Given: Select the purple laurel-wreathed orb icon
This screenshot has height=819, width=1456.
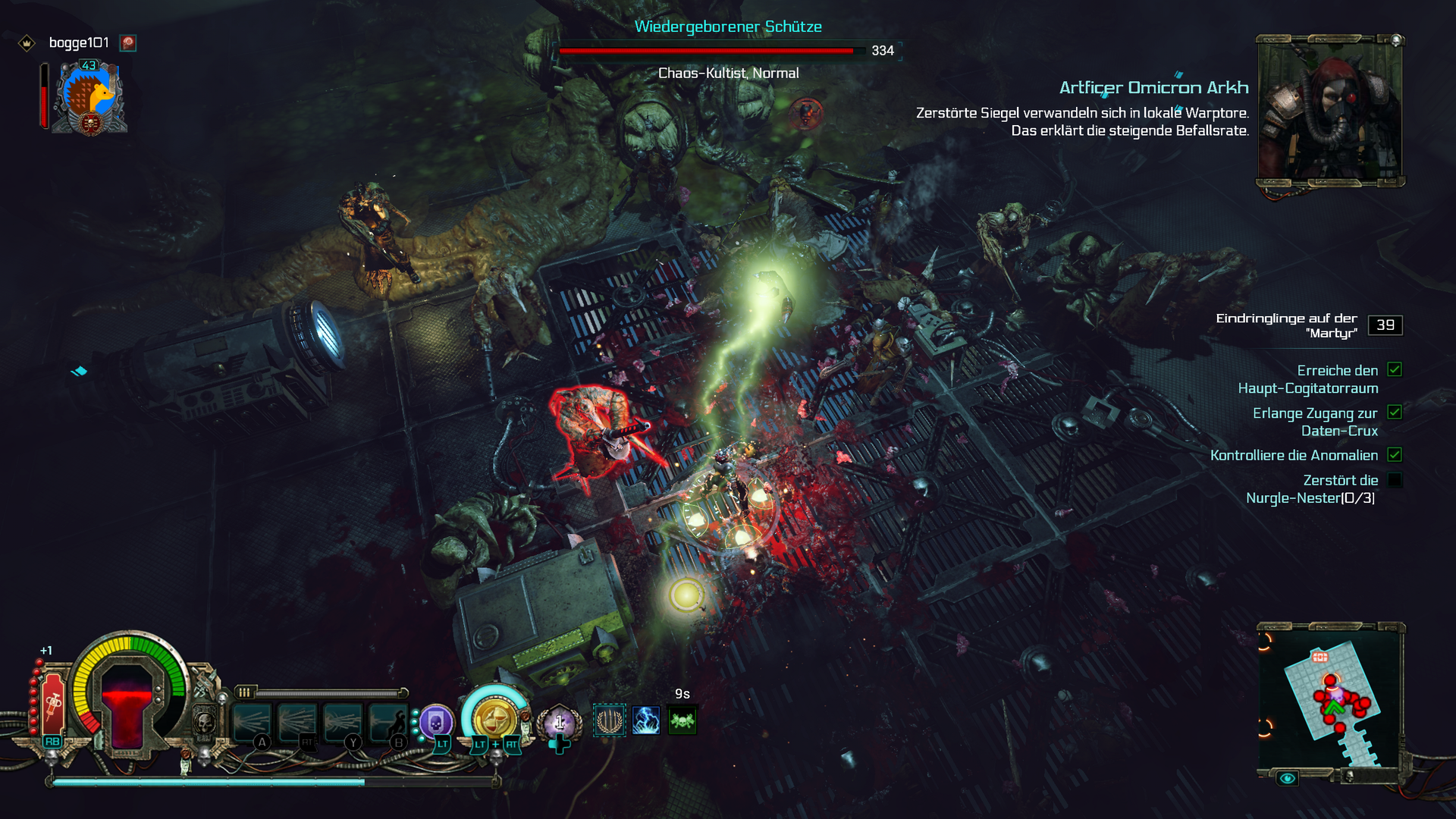Looking at the screenshot, I should point(560,723).
